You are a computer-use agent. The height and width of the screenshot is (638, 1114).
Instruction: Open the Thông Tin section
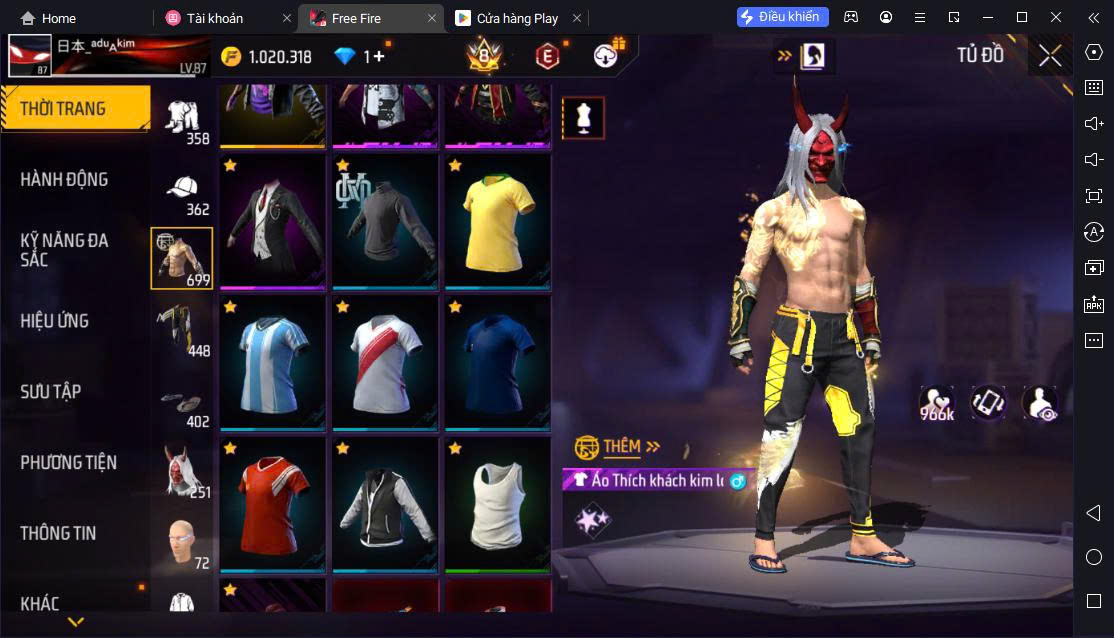59,534
